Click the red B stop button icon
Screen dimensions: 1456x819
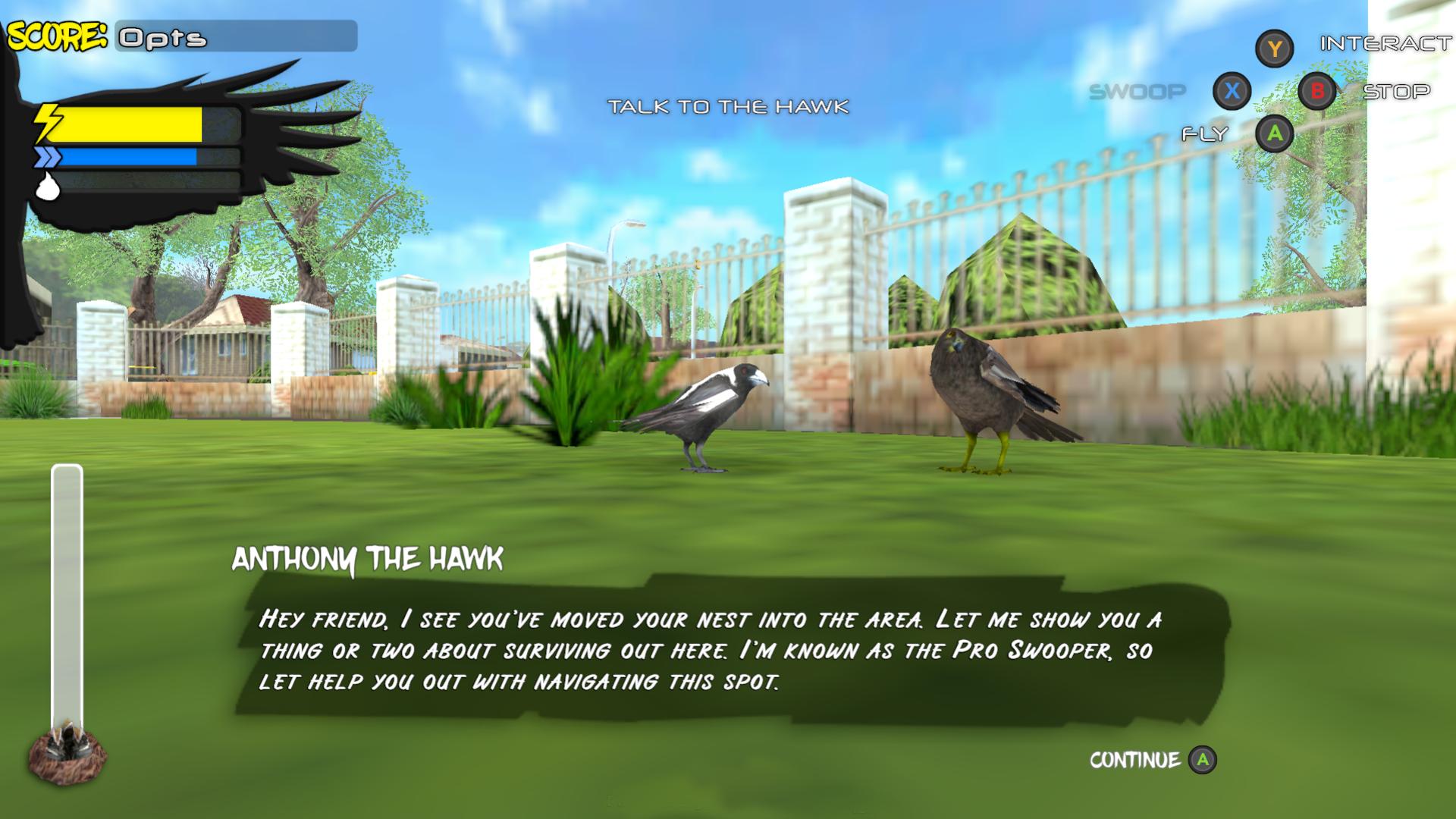pos(1318,91)
